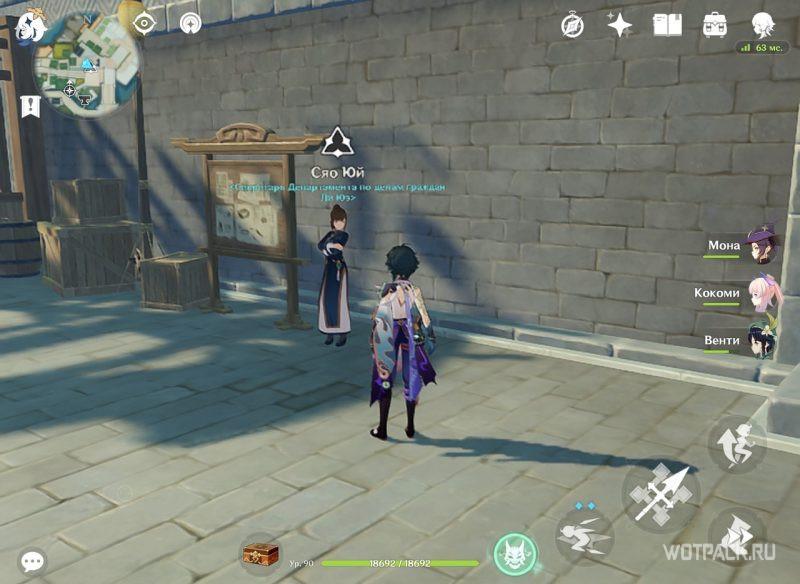Open the compass events icon
Image resolution: width=800 pixels, height=584 pixels.
[573, 25]
